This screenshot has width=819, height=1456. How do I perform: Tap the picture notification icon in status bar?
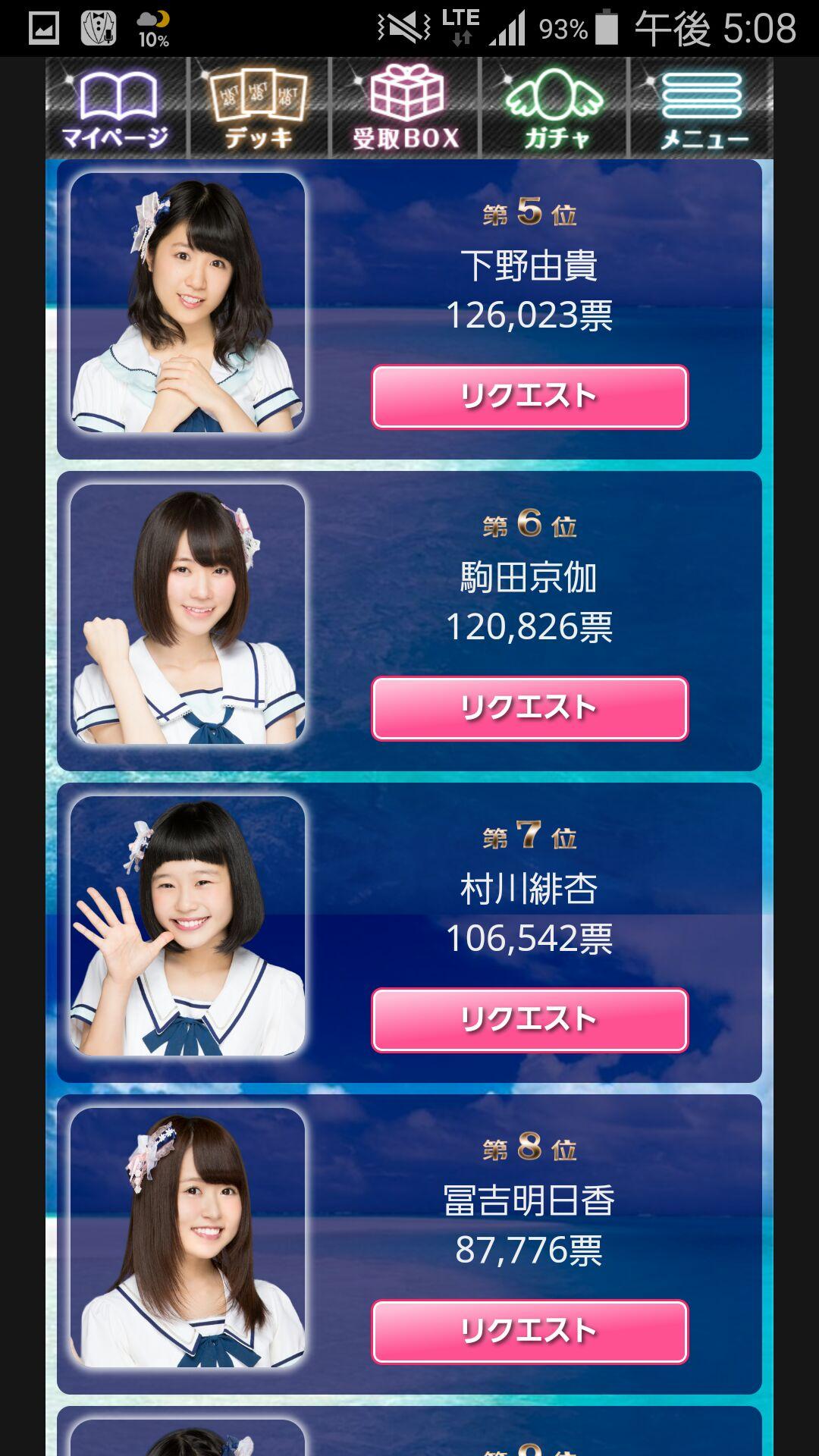click(44, 28)
